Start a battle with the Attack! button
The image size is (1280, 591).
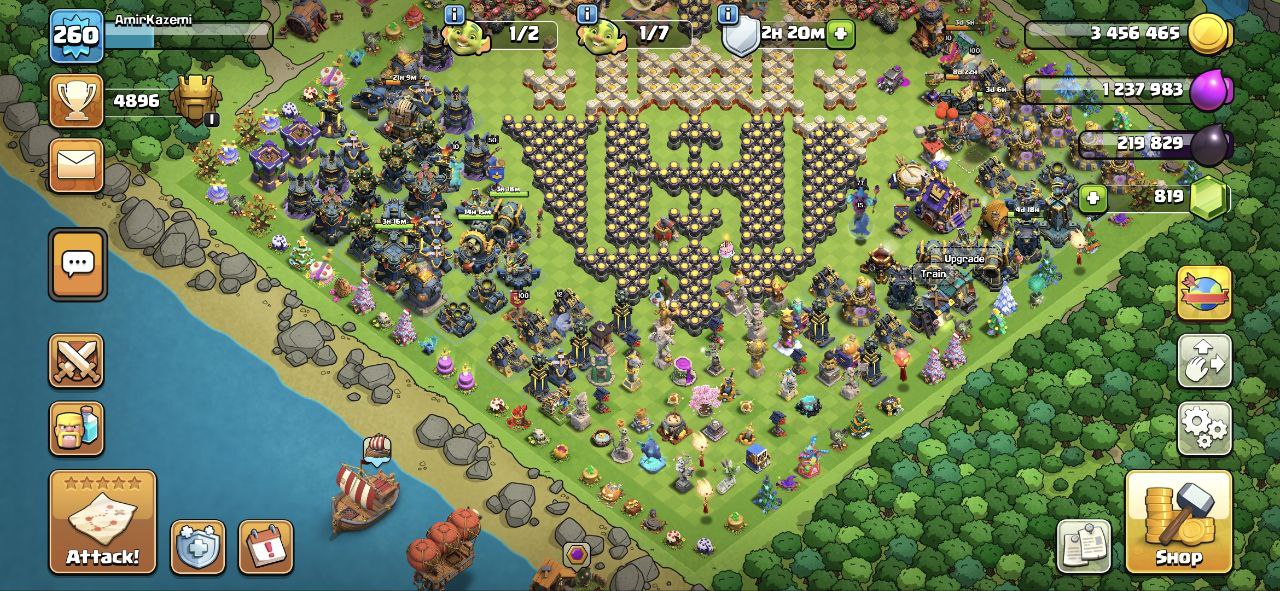103,521
